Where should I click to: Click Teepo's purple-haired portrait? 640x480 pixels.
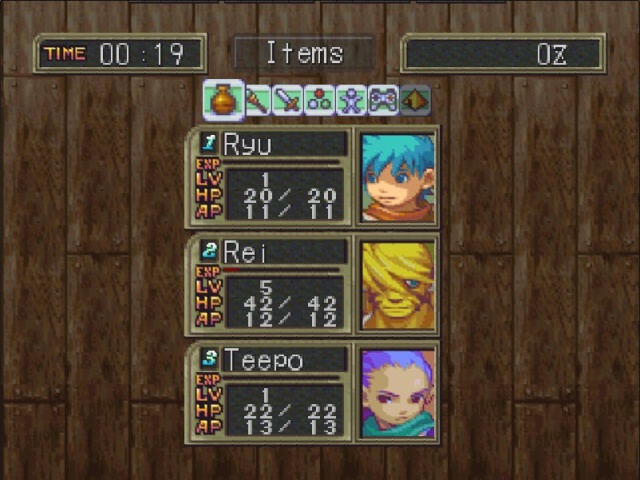click(397, 393)
